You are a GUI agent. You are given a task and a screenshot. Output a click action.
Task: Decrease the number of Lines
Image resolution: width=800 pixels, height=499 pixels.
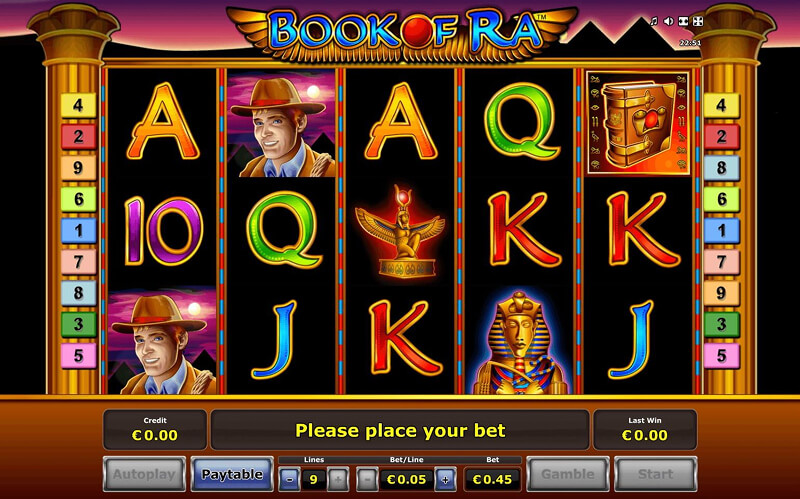point(290,478)
